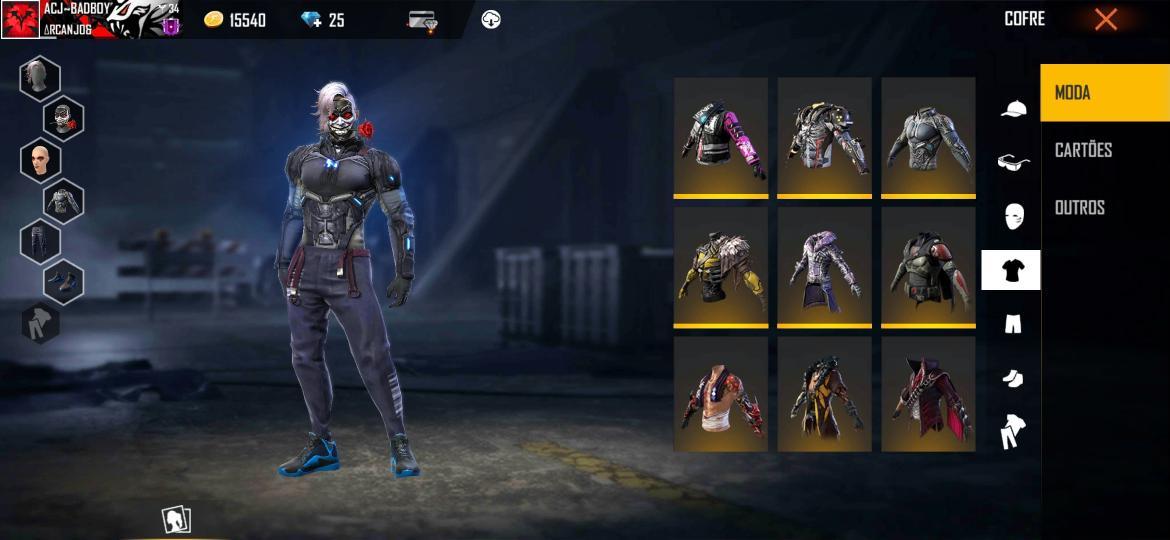Switch to the Moda tab
The width and height of the screenshot is (1170, 540).
tap(1104, 93)
